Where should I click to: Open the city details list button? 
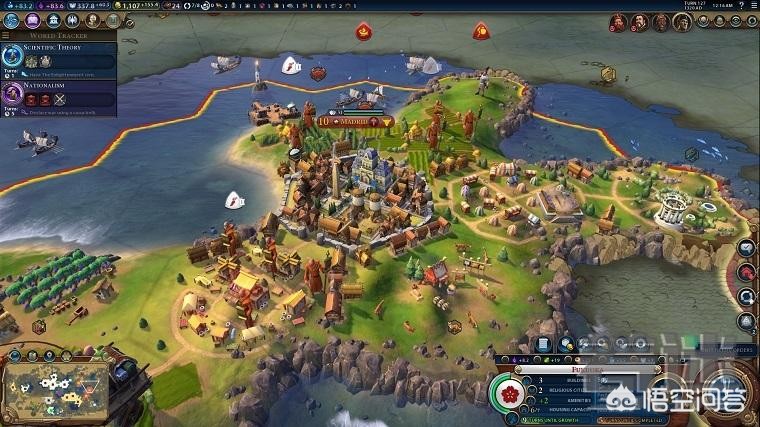click(545, 345)
